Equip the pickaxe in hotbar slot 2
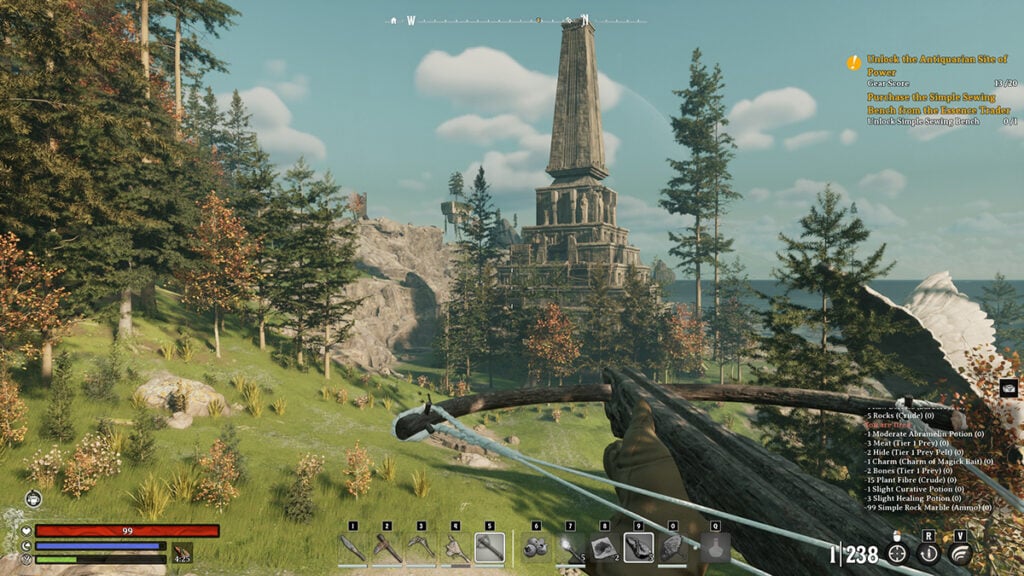This screenshot has height=576, width=1024. click(387, 548)
